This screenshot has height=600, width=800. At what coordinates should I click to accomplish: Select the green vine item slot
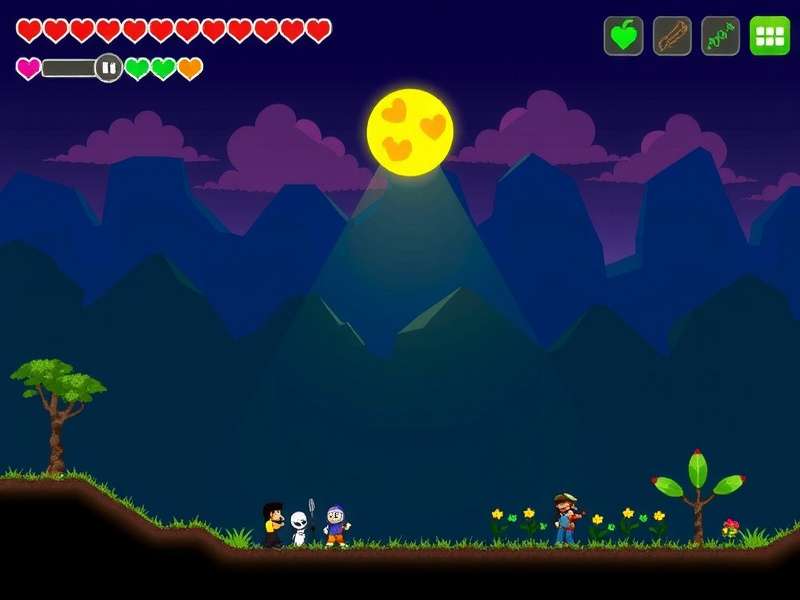coord(721,36)
